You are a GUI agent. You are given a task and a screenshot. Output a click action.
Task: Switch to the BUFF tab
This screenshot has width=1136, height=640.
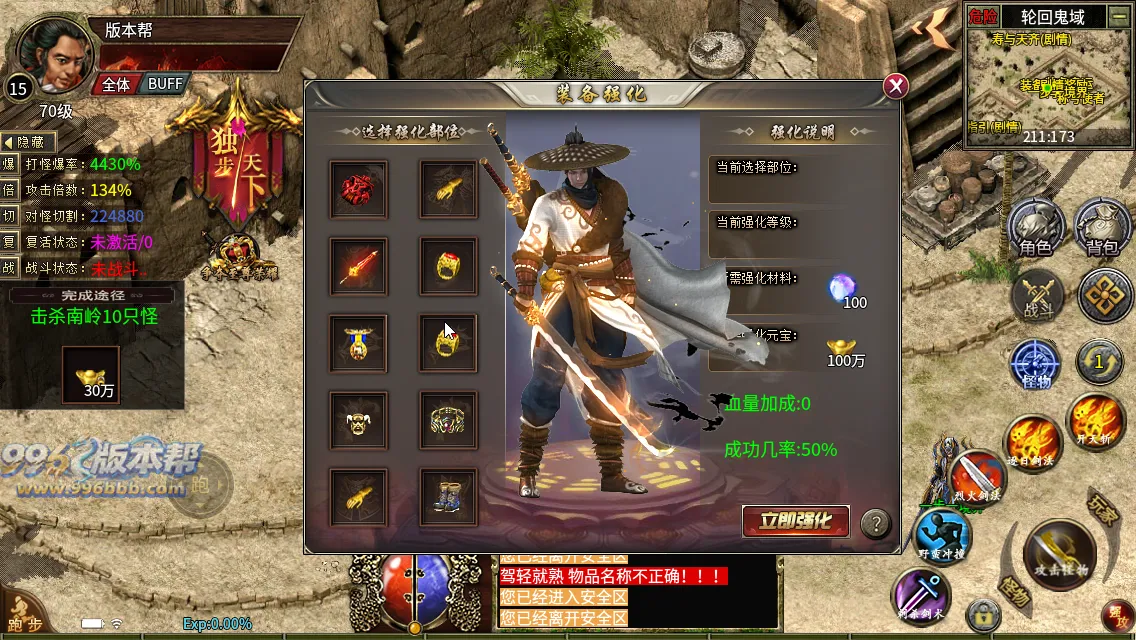165,85
